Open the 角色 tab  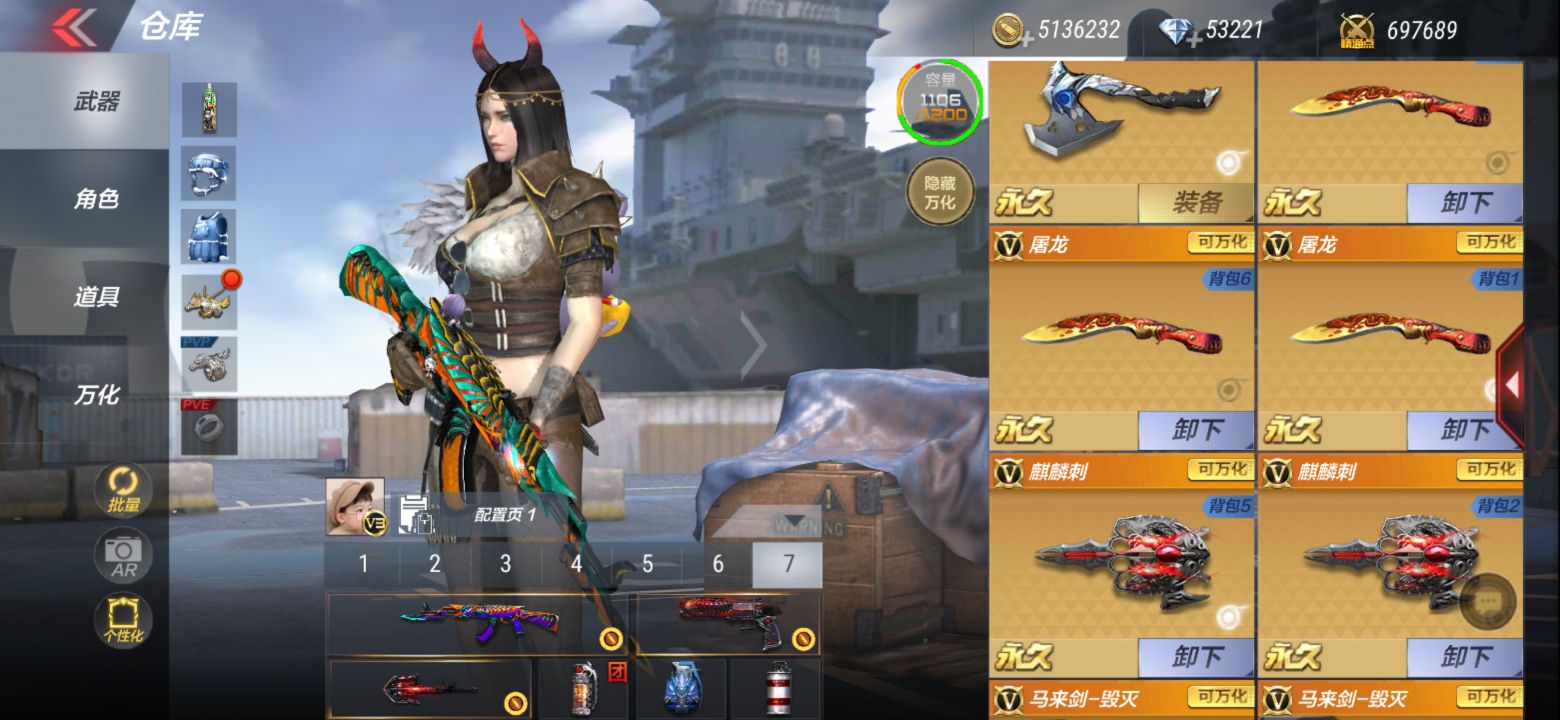pos(96,199)
